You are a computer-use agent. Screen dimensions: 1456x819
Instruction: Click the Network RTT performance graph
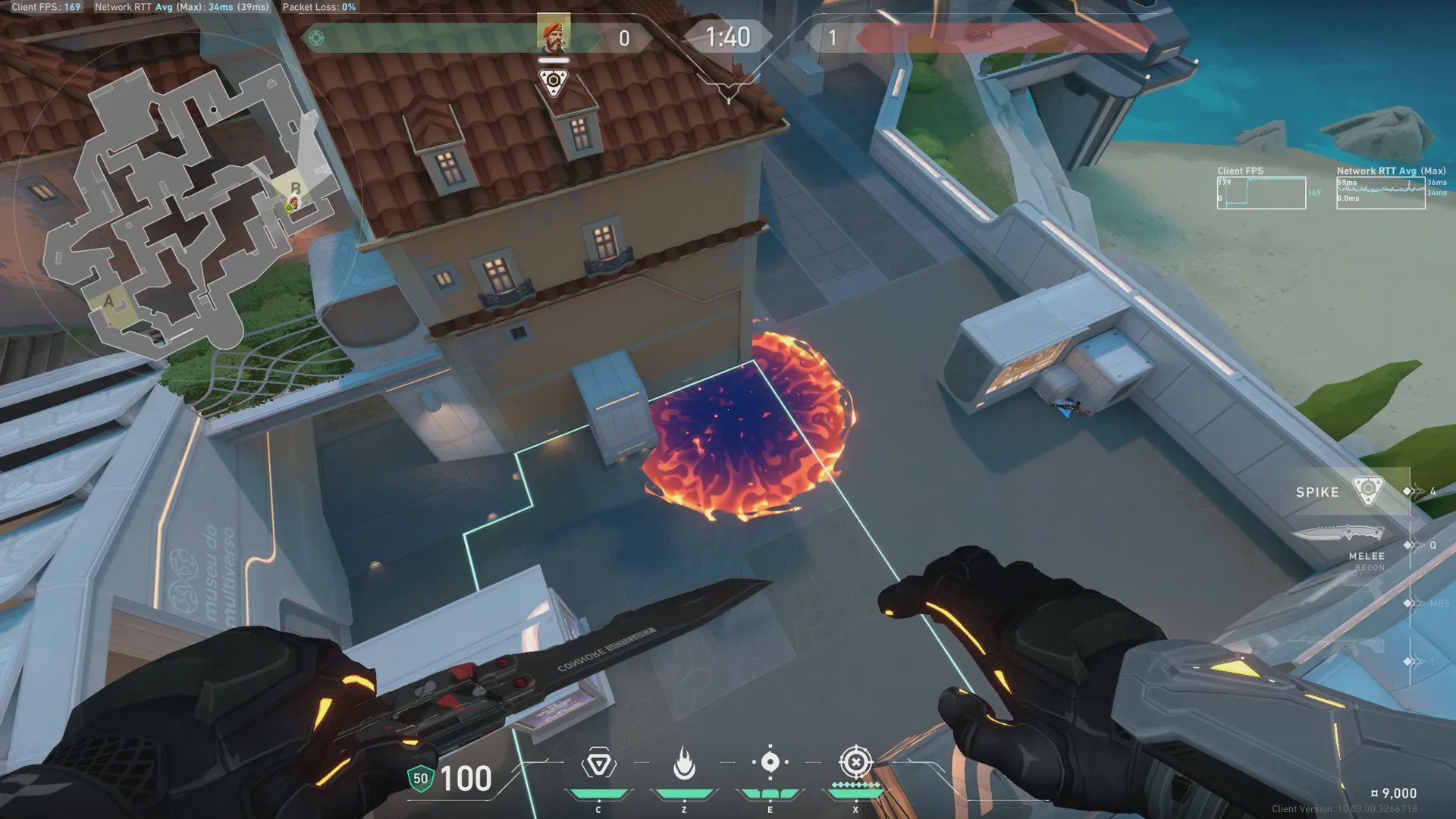coord(1380,193)
